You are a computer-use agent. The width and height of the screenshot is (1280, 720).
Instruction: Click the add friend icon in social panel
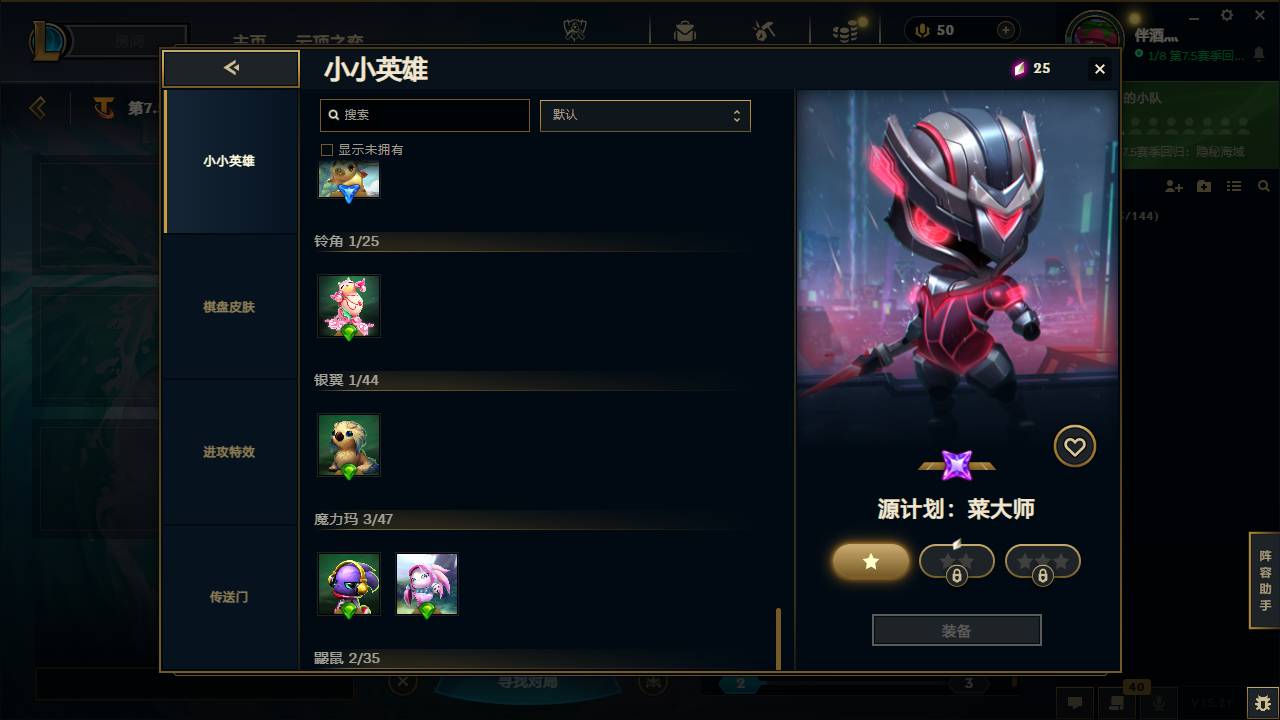[1171, 187]
